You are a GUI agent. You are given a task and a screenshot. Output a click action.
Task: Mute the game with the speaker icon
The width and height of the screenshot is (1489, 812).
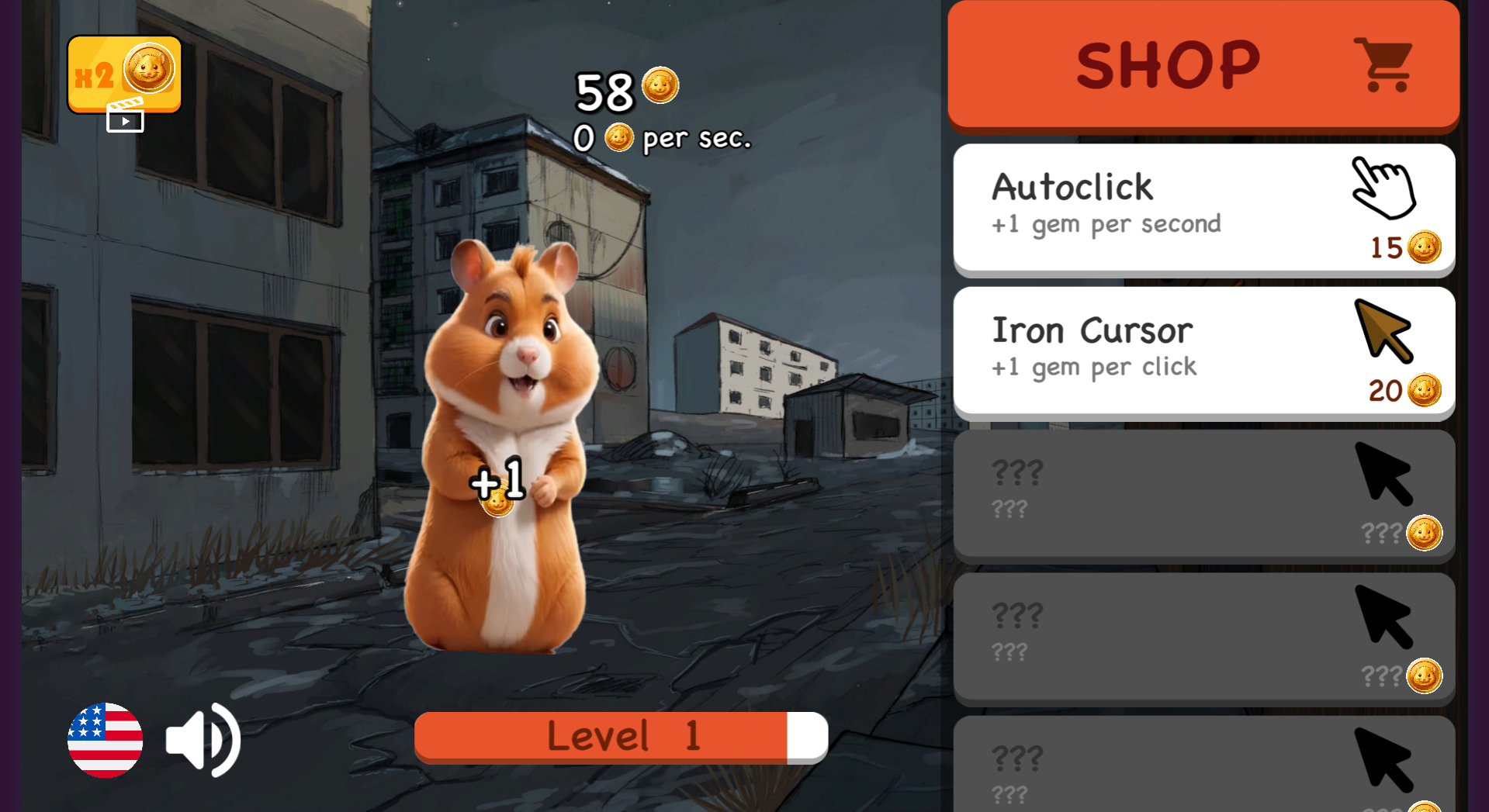[x=201, y=739]
